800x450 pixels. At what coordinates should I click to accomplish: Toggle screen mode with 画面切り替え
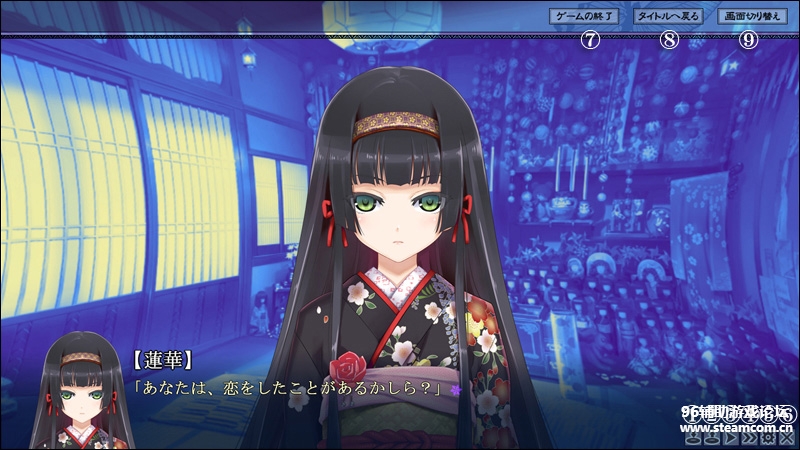(751, 17)
